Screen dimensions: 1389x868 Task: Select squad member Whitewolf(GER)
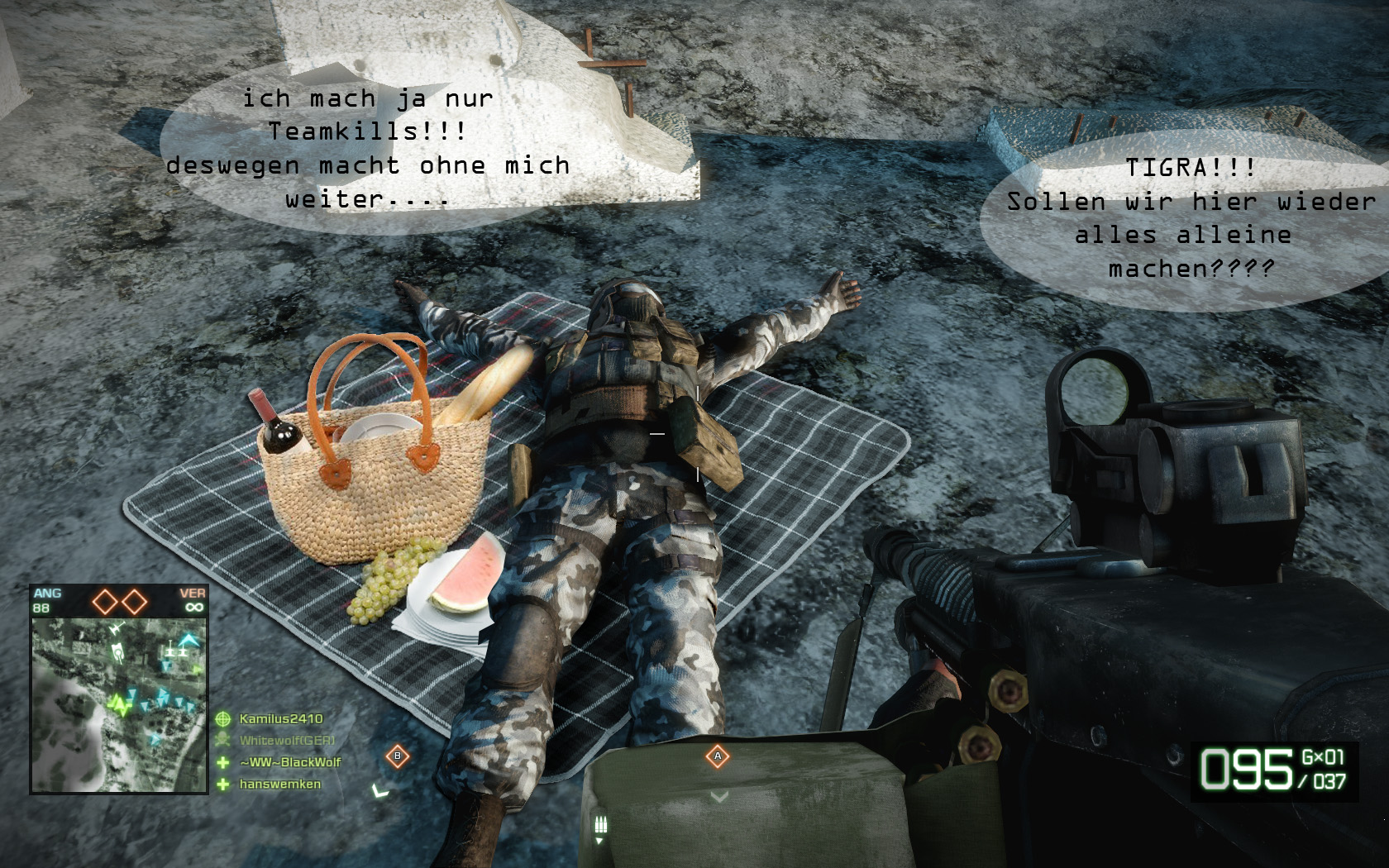point(286,741)
